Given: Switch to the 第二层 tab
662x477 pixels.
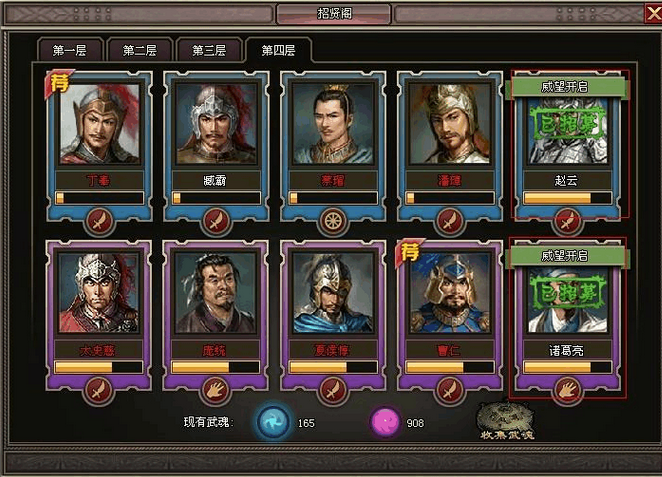Looking at the screenshot, I should (x=141, y=50).
